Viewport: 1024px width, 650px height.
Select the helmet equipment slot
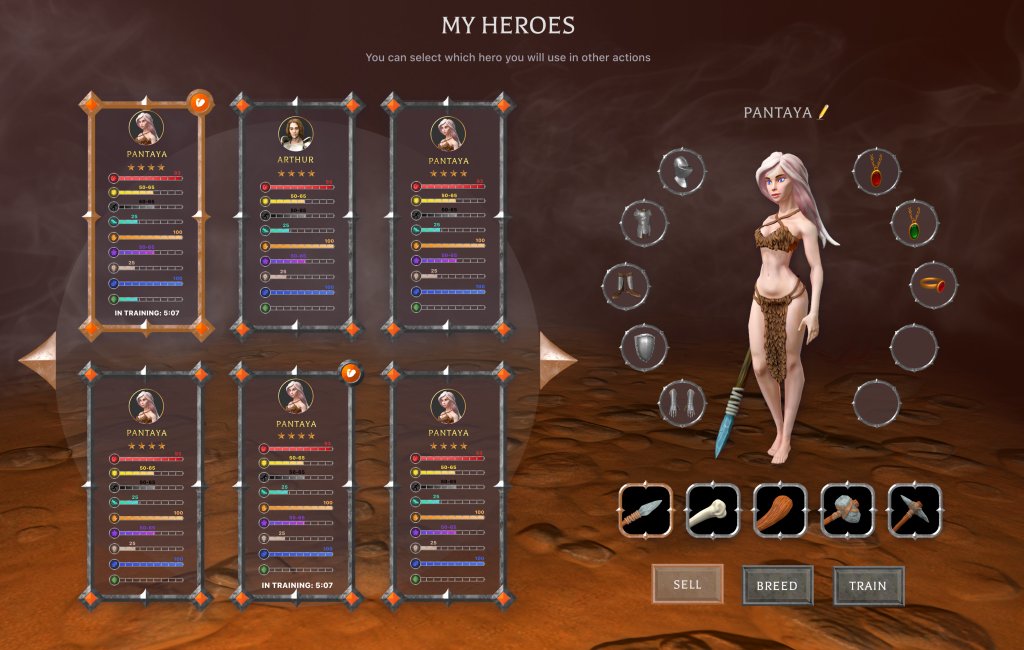coord(682,171)
